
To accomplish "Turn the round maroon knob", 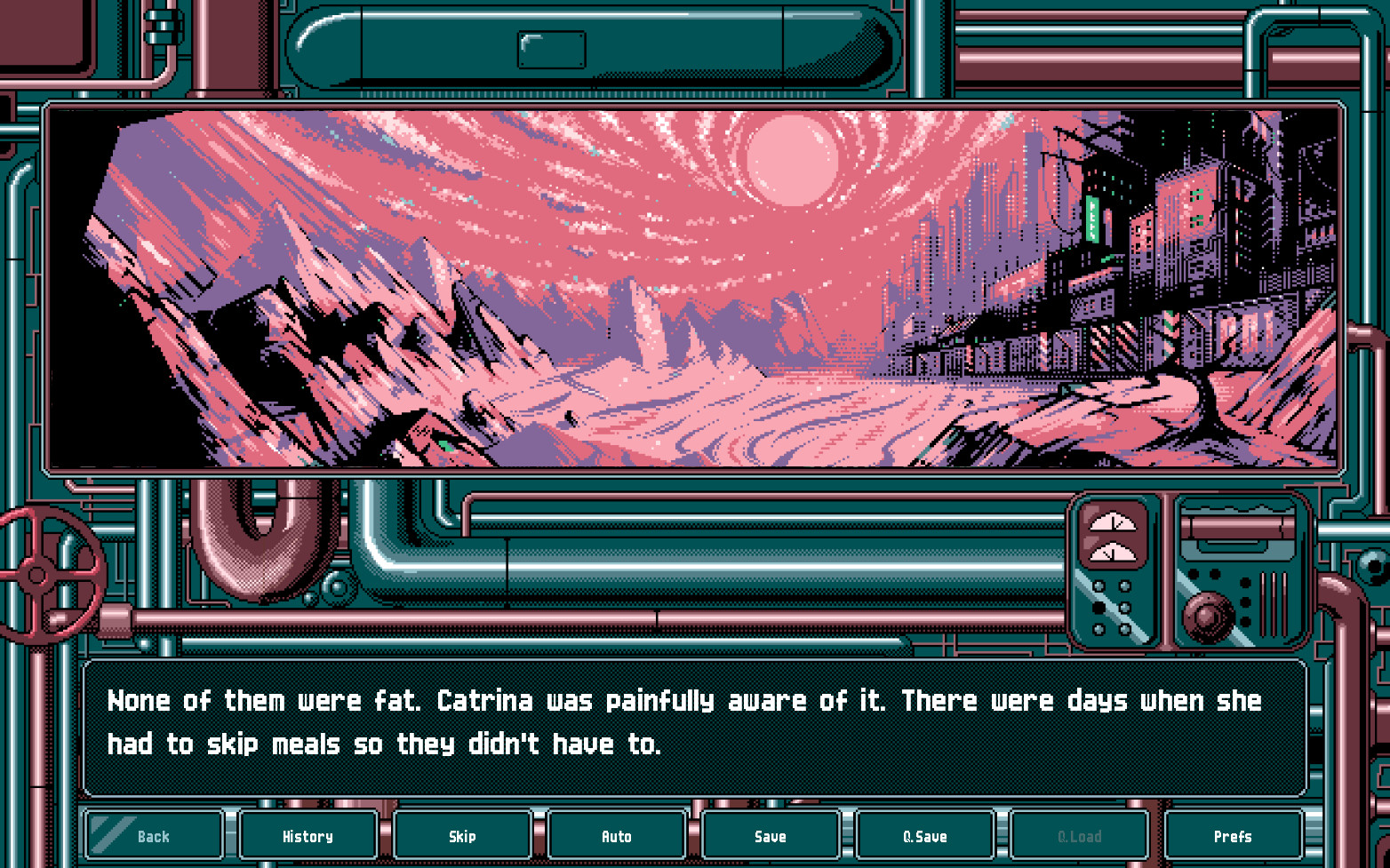I will (x=1206, y=617).
